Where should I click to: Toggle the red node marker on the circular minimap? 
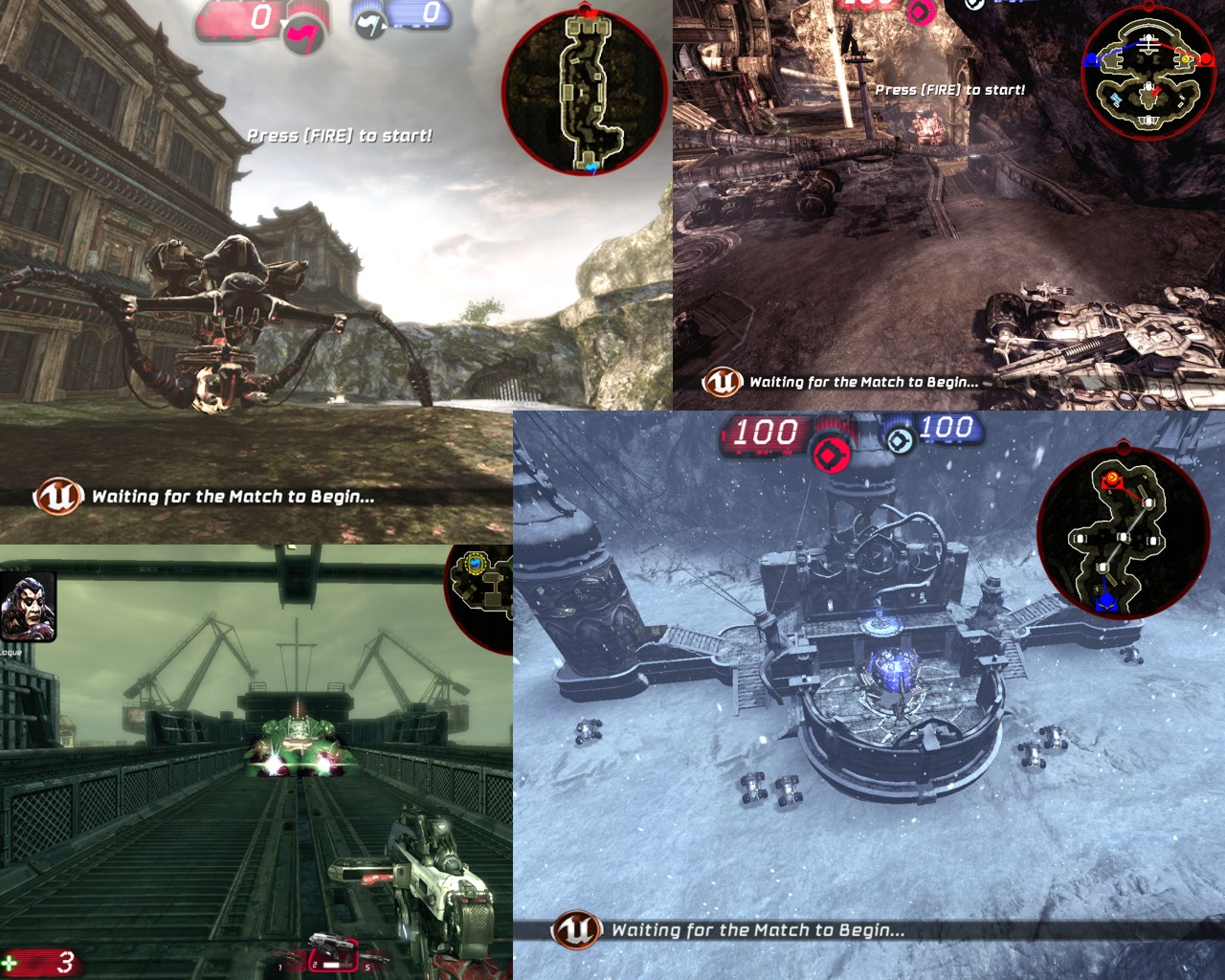click(1111, 478)
